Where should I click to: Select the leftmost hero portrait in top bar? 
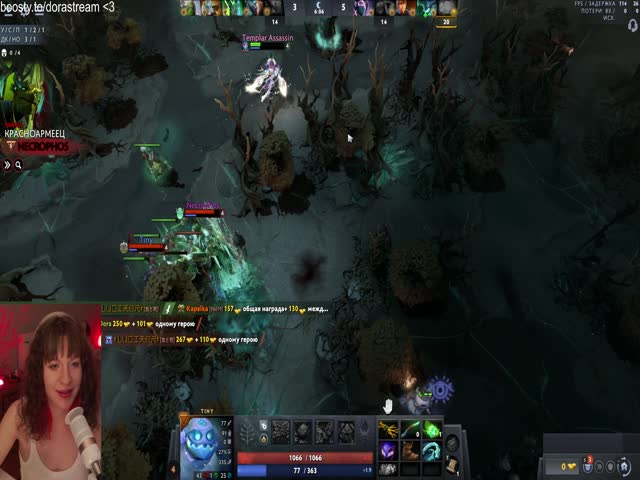pos(188,8)
